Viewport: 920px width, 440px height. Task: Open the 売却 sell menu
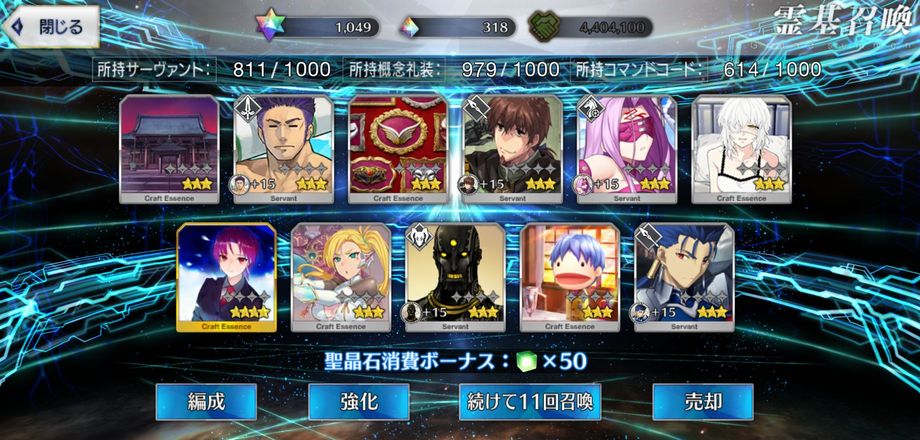click(702, 402)
